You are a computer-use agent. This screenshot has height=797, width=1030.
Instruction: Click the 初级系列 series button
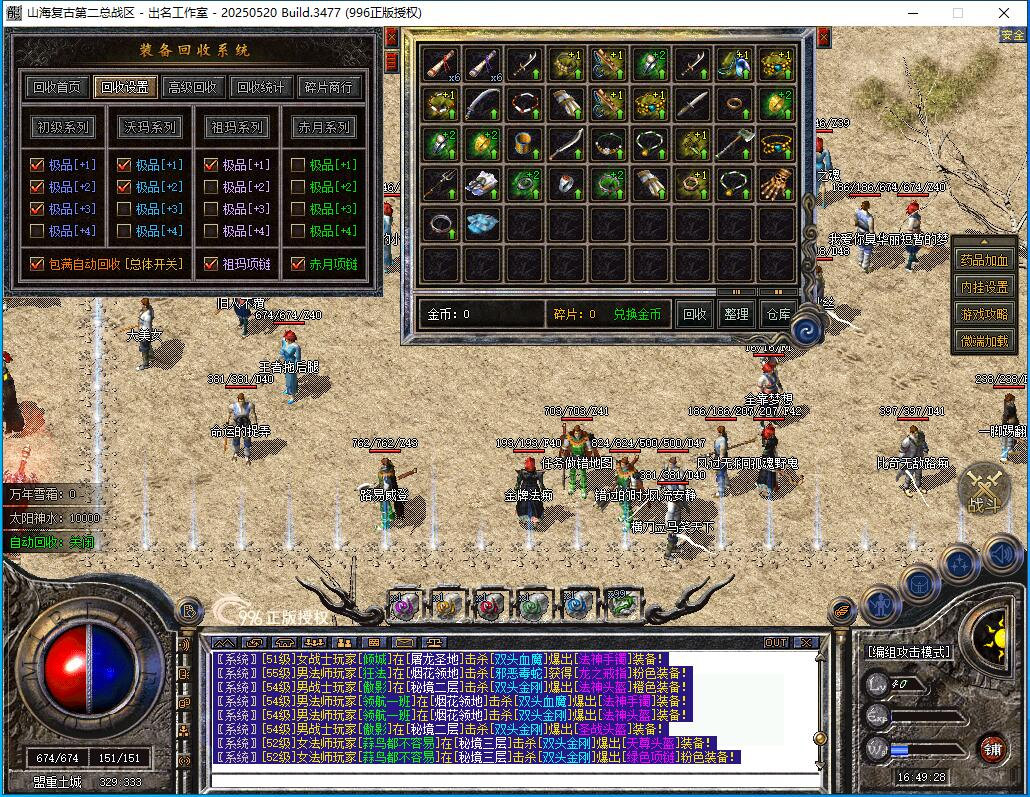pyautogui.click(x=64, y=127)
